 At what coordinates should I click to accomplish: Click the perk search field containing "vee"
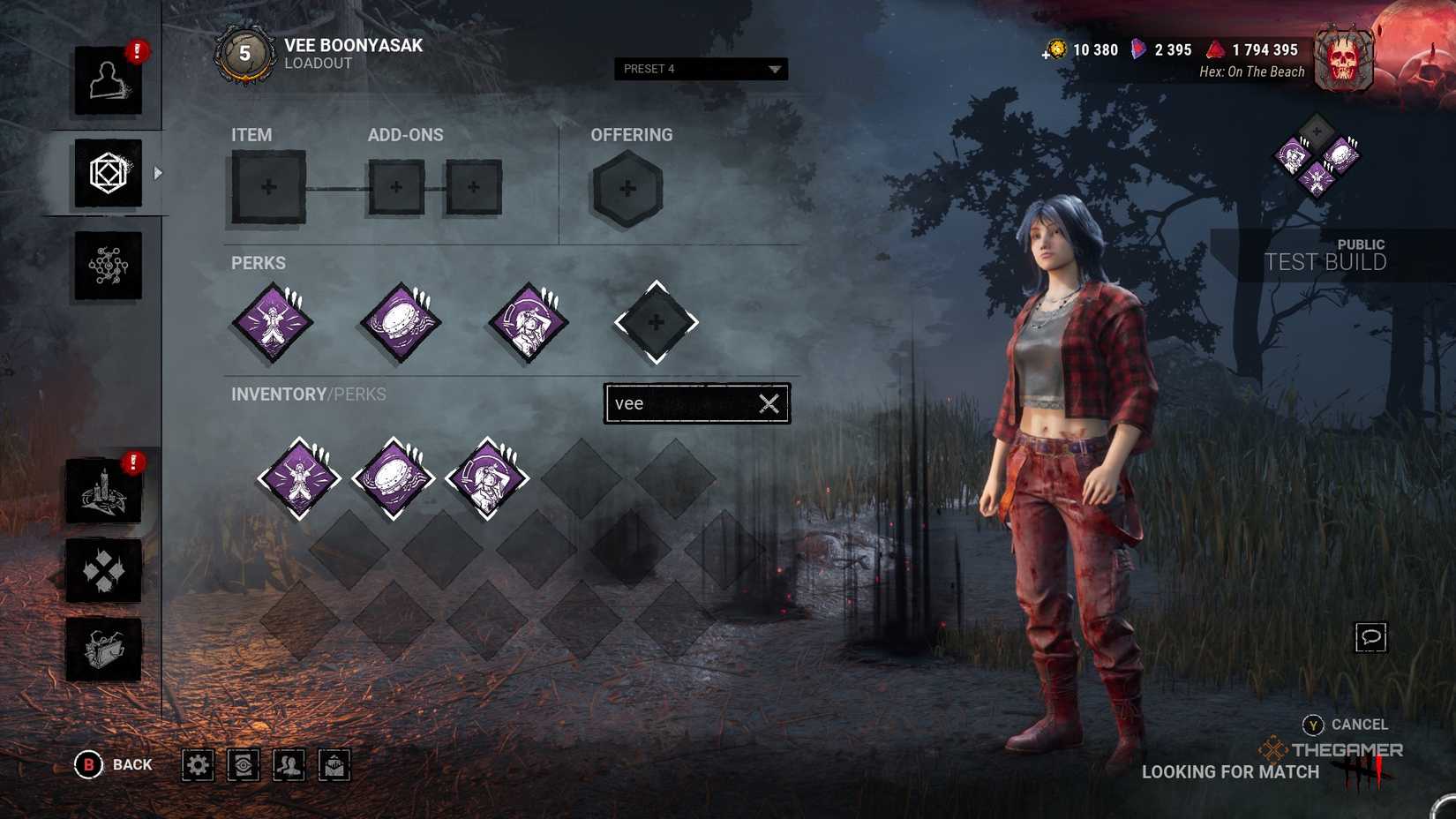tap(679, 403)
